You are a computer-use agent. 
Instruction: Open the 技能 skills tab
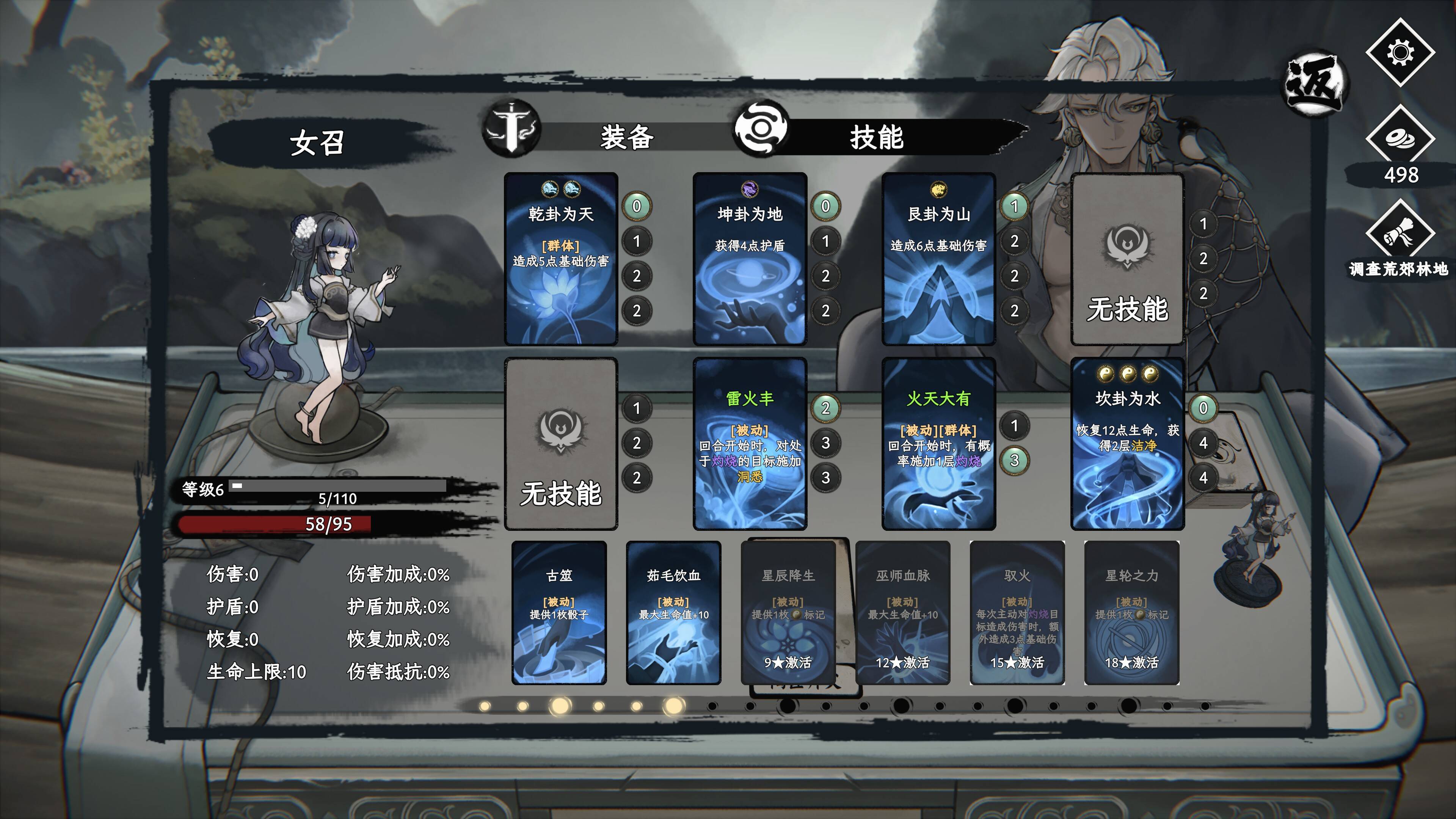(876, 137)
